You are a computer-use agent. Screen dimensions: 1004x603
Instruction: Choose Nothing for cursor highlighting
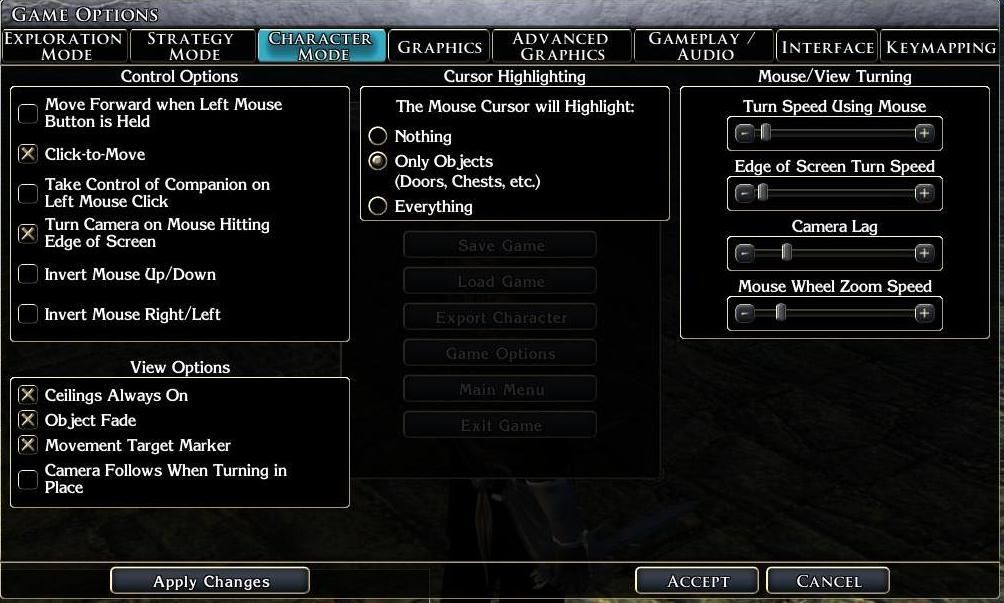coord(378,136)
